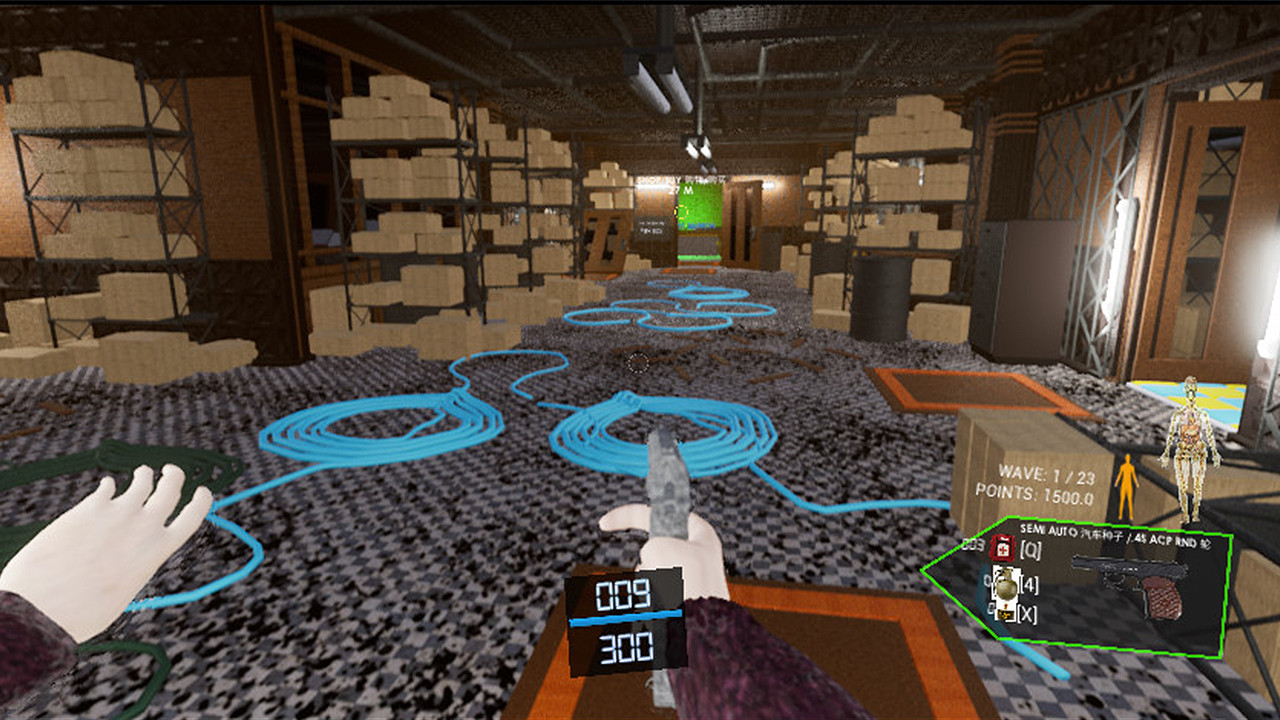Click the orange standing-player stance icon

tap(1128, 483)
